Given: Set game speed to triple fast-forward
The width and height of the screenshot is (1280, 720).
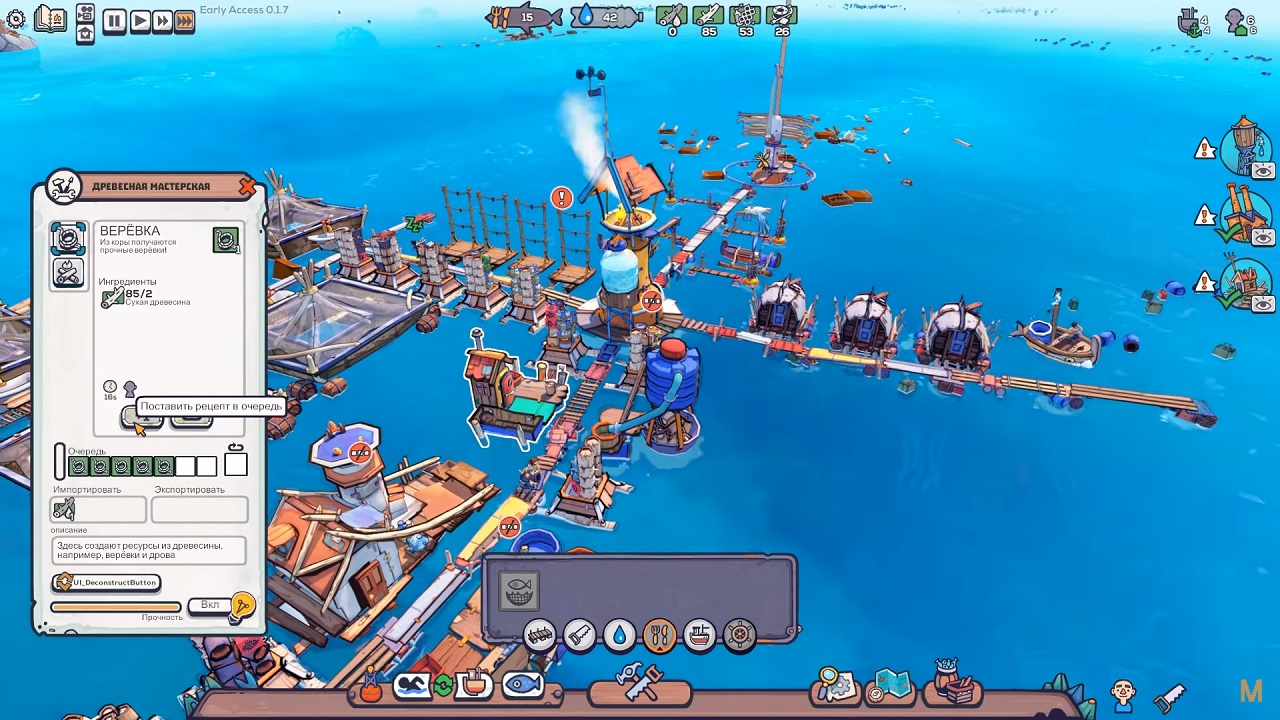Looking at the screenshot, I should pos(184,20).
